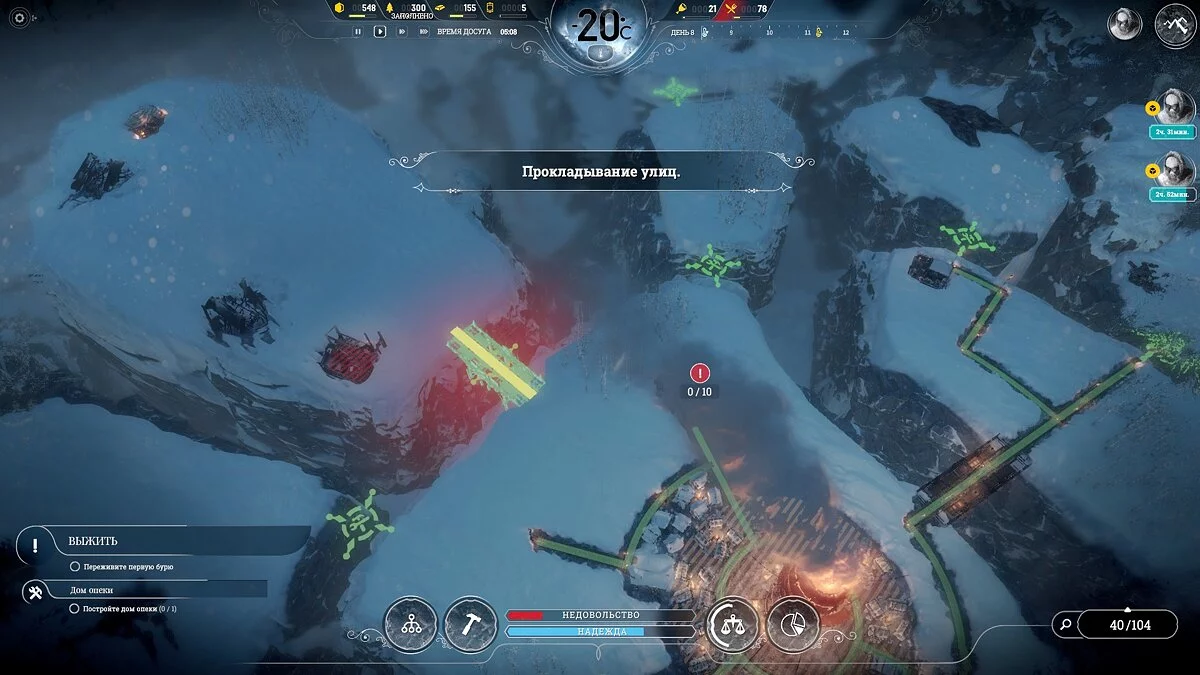The image size is (1200, 675).
Task: Set game to normal play speed
Action: click(380, 31)
